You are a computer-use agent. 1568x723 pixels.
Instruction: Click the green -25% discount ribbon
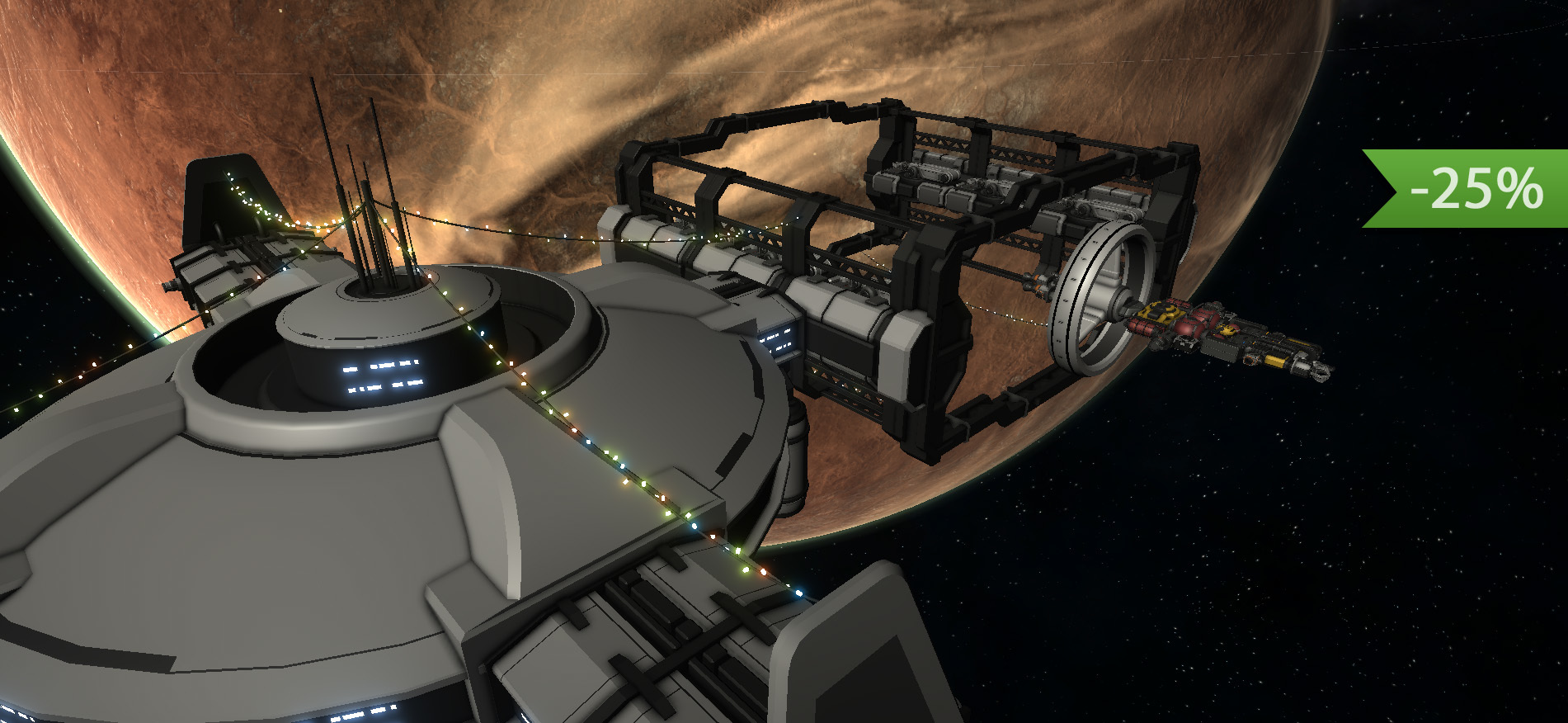(1474, 188)
